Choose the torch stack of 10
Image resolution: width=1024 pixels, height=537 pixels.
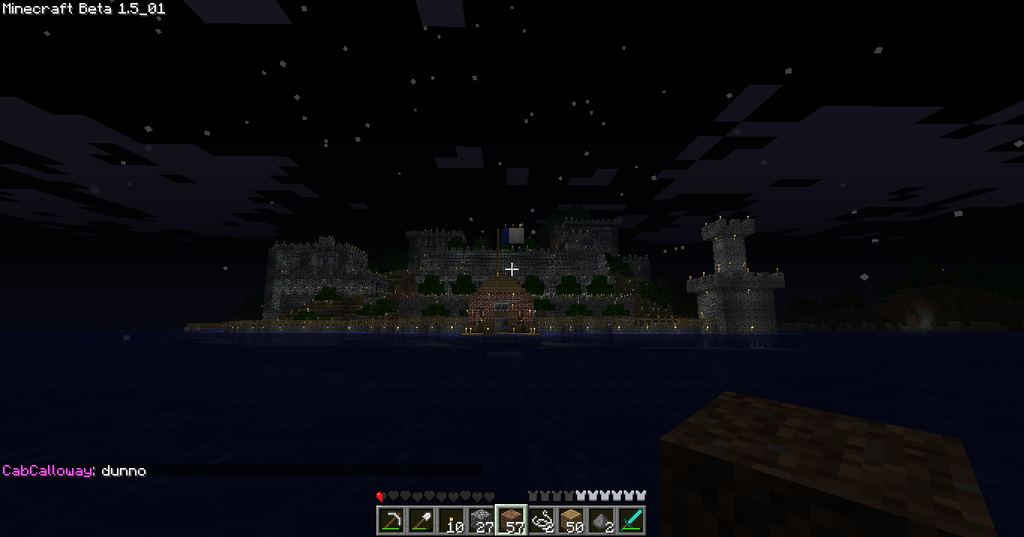click(451, 520)
